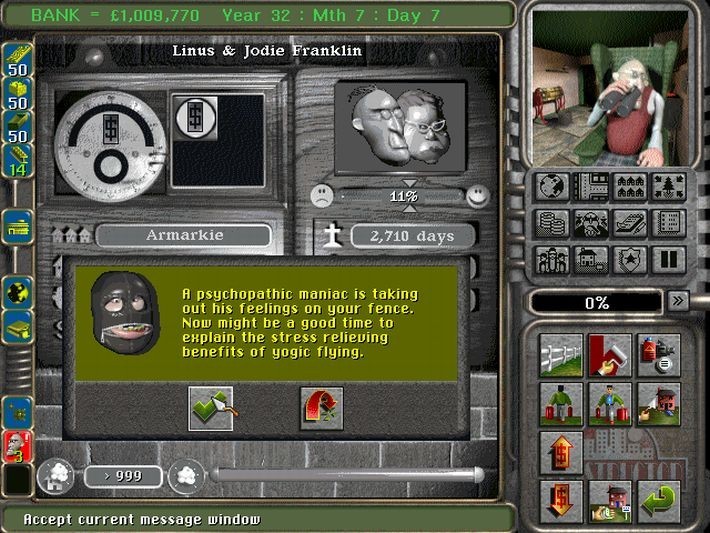The width and height of the screenshot is (710, 533).
Task: Click the green return arrow button
Action: 659,497
